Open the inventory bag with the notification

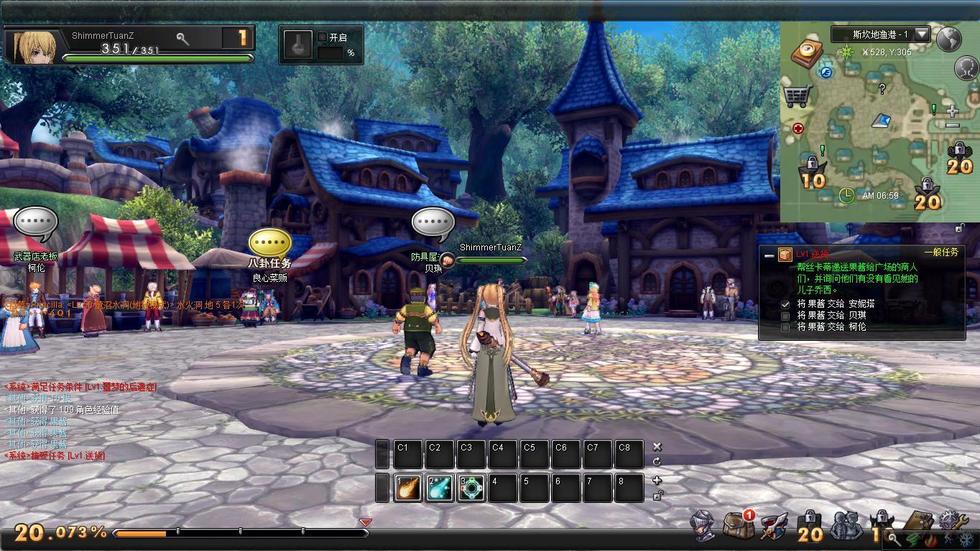(739, 524)
